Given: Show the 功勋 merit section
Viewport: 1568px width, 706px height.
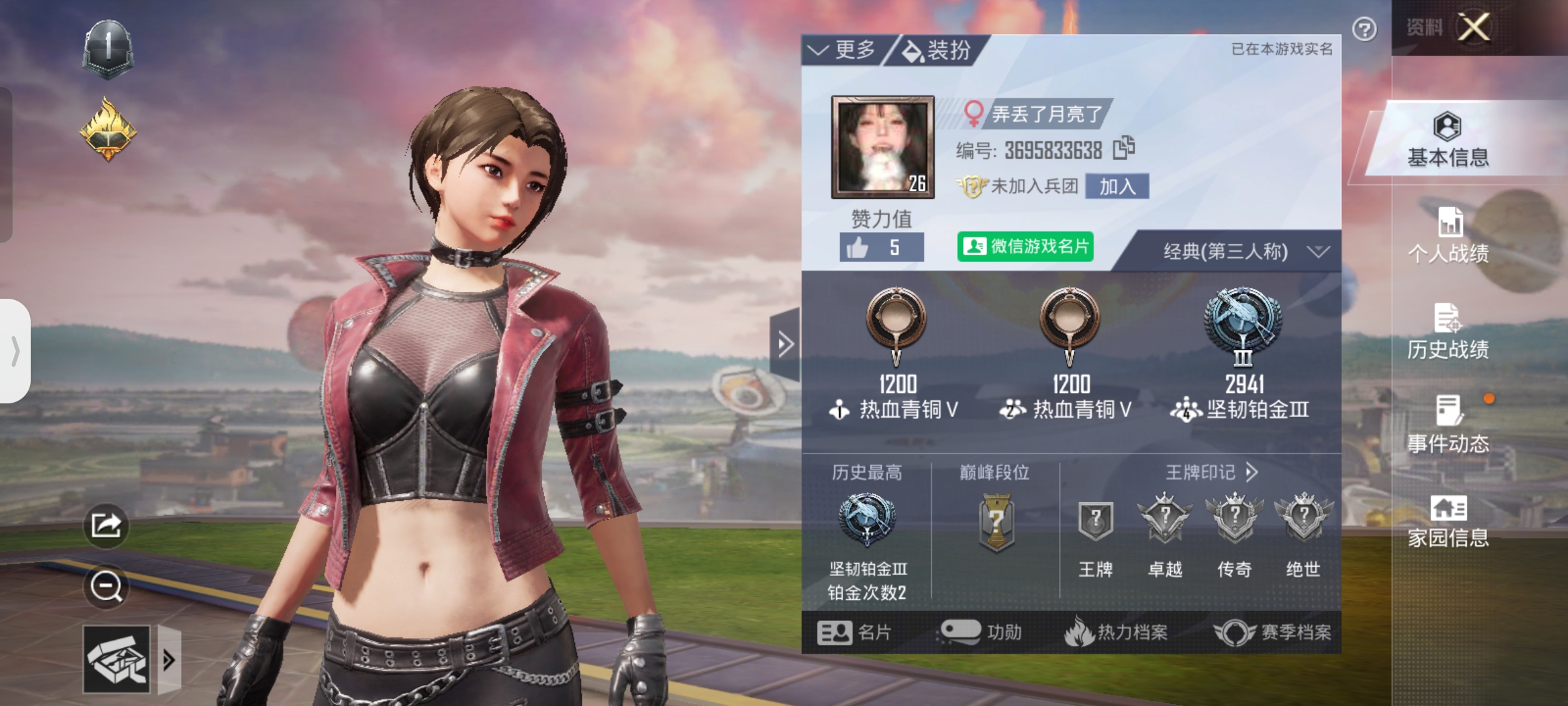Looking at the screenshot, I should click(981, 632).
